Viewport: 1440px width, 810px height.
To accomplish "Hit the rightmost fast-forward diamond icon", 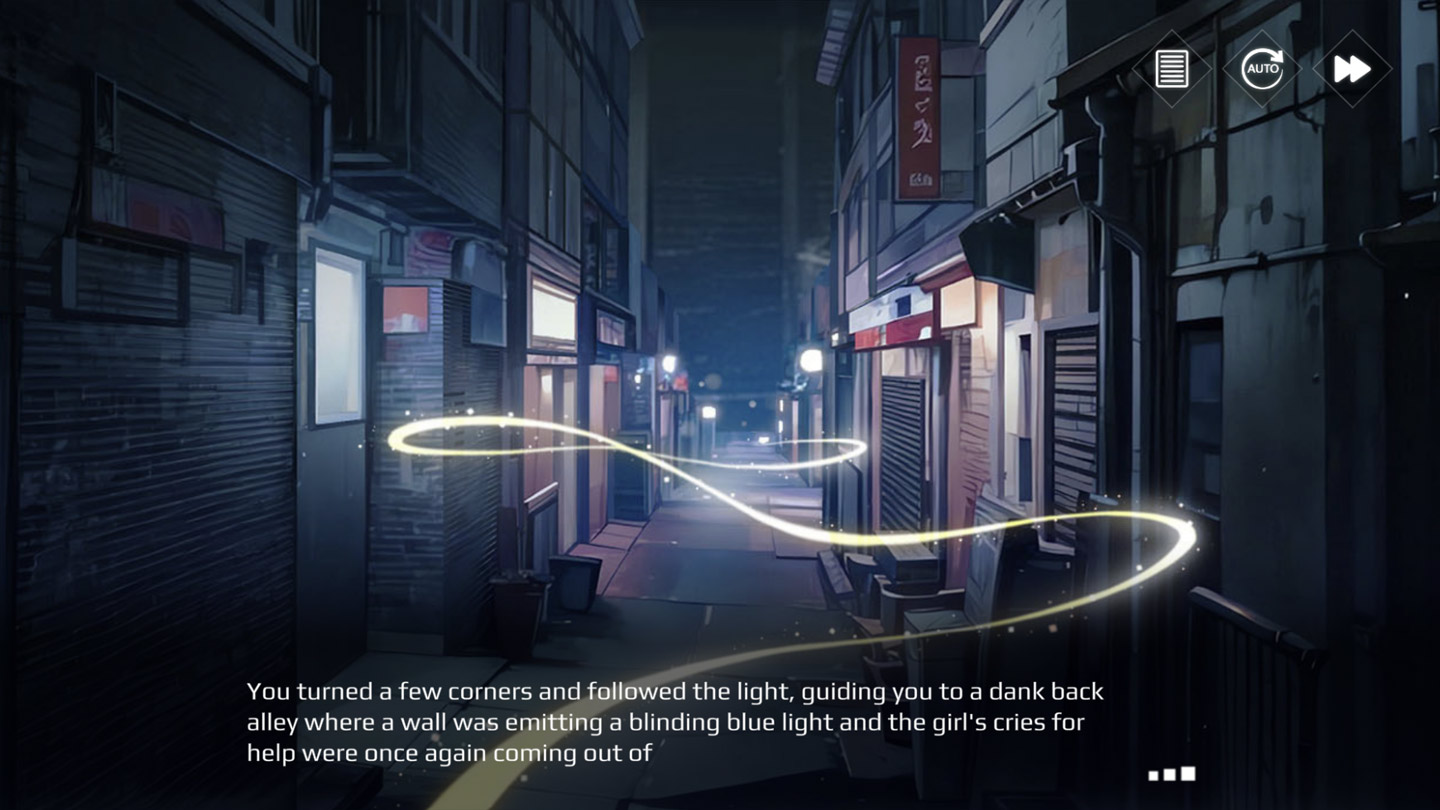I will pos(1351,68).
